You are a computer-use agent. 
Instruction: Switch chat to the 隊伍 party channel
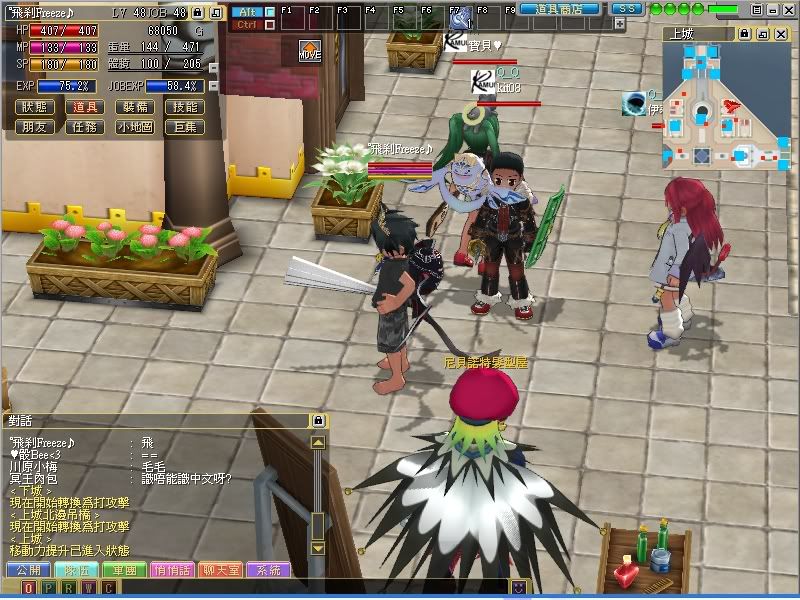pos(76,570)
